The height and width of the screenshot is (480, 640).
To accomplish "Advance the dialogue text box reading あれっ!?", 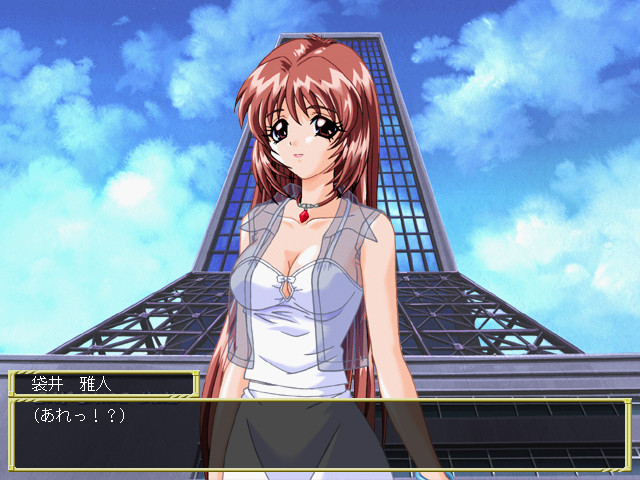I will click(x=320, y=435).
